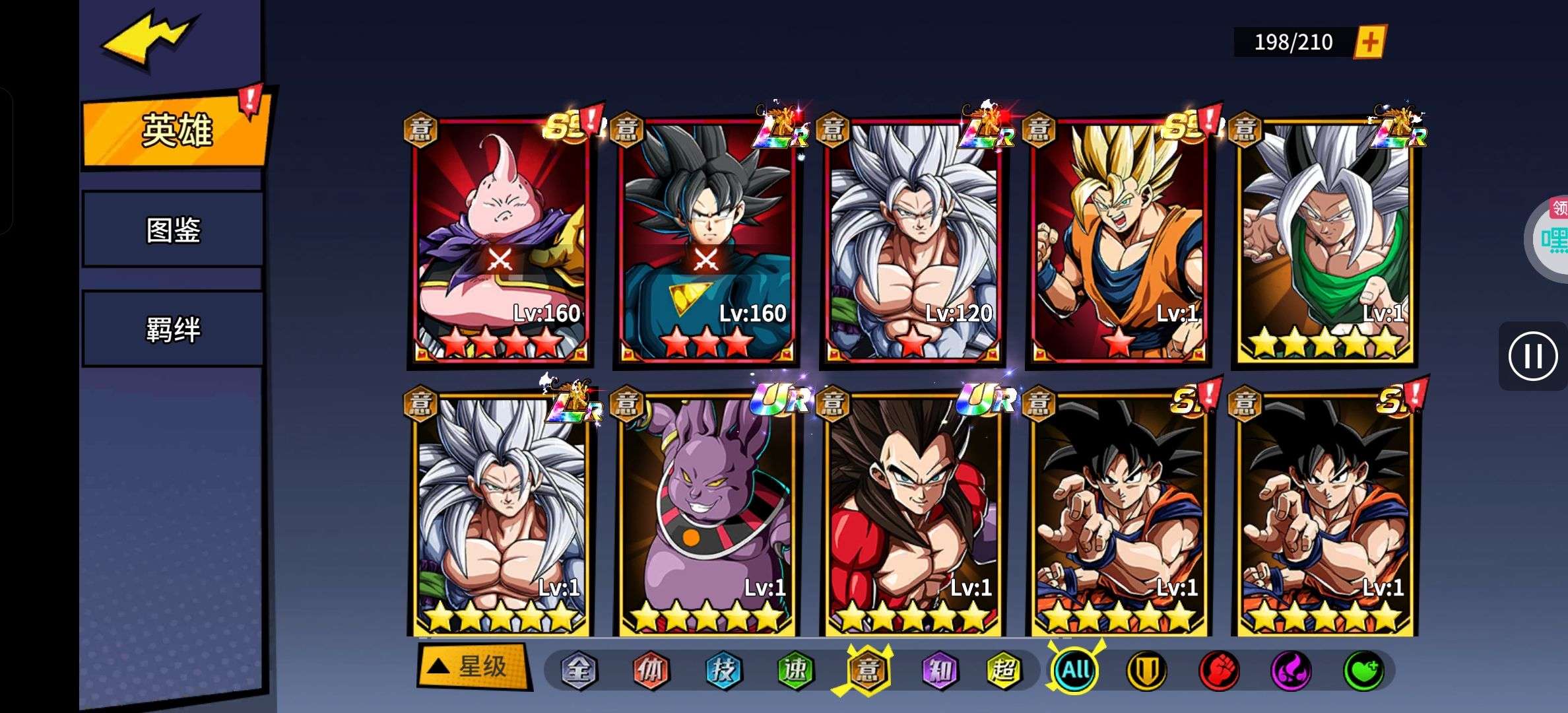The width and height of the screenshot is (1568, 713).
Task: Show only red fist attack heroes
Action: [x=1219, y=671]
